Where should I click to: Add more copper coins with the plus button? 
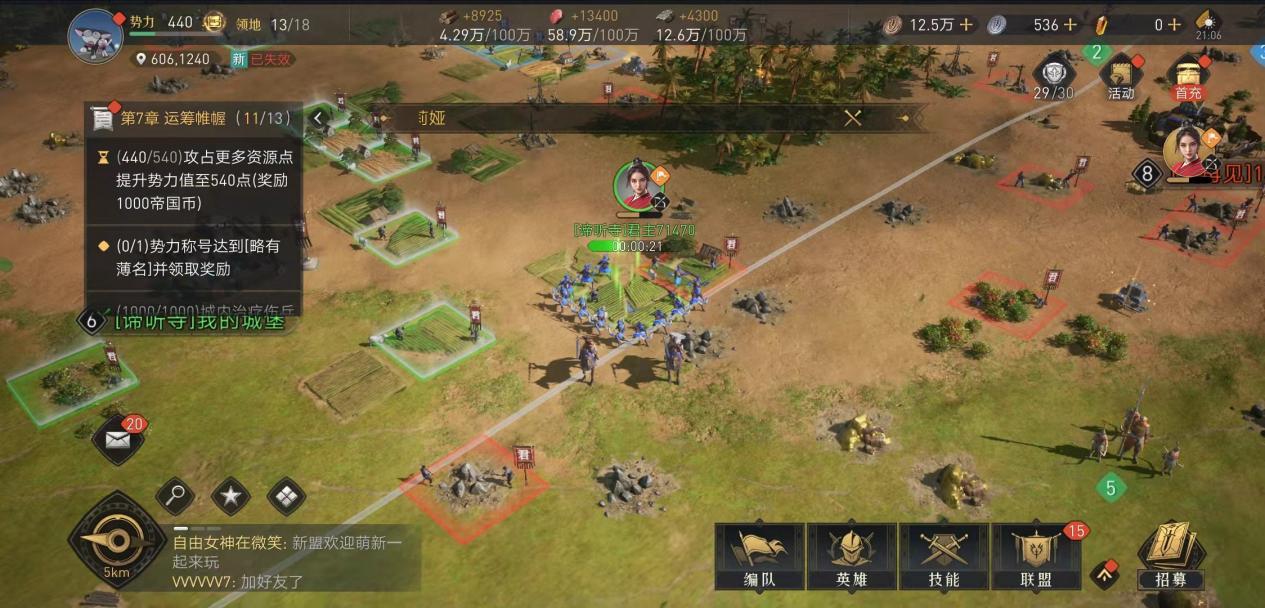(x=966, y=25)
